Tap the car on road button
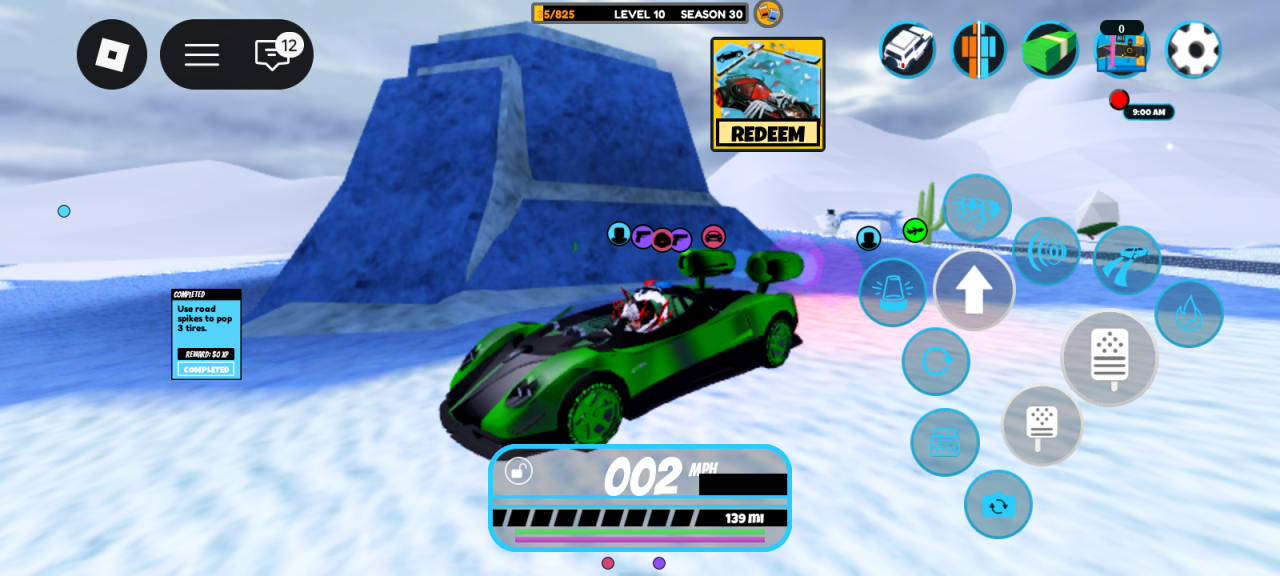This screenshot has height=576, width=1280. click(x=1127, y=260)
